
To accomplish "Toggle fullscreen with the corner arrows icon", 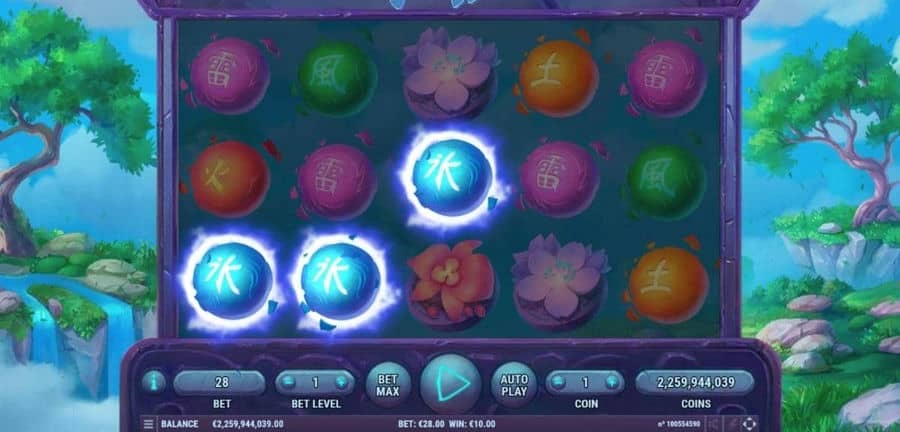I will coord(750,424).
